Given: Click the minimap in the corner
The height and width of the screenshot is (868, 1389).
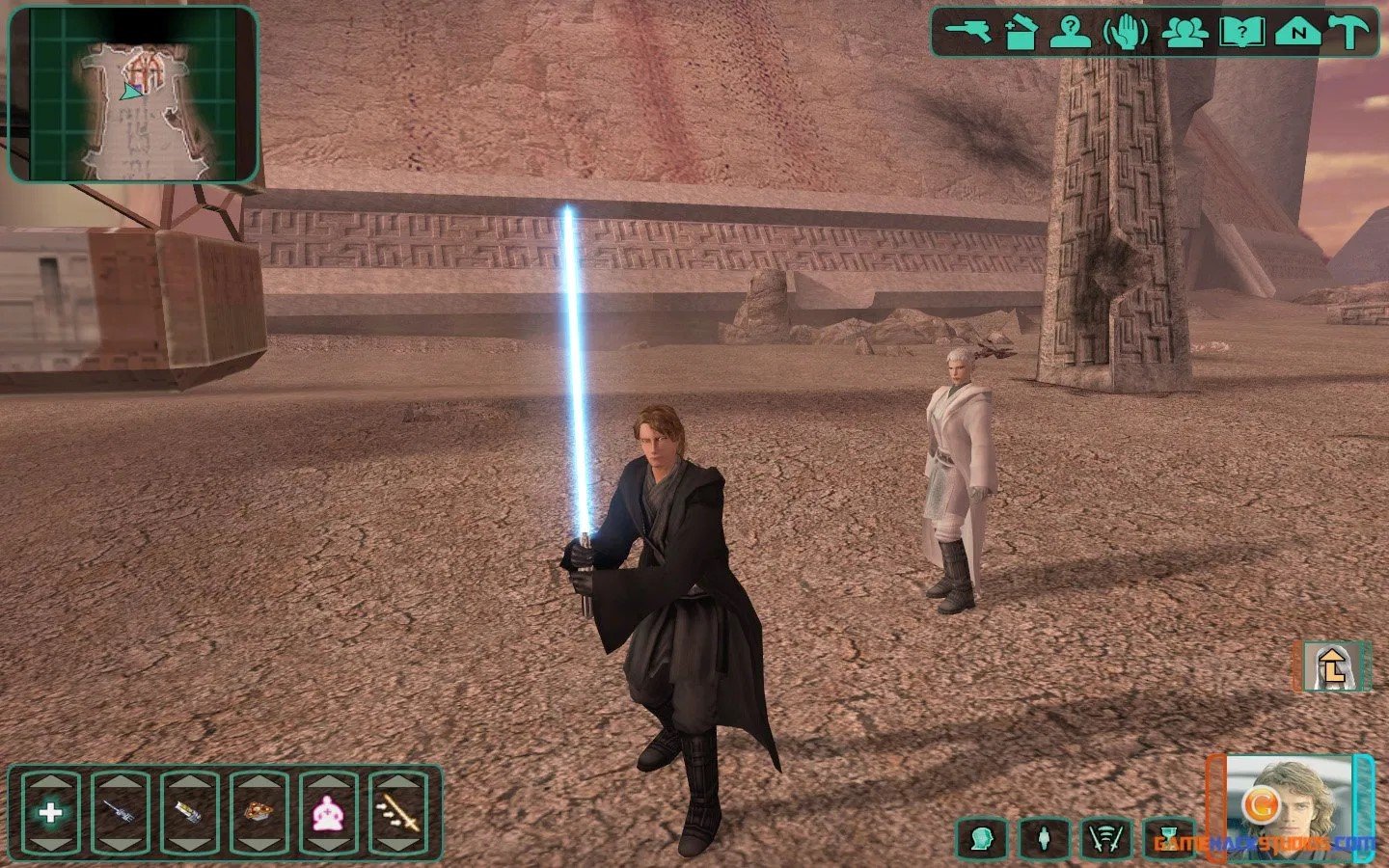Looking at the screenshot, I should (133, 95).
